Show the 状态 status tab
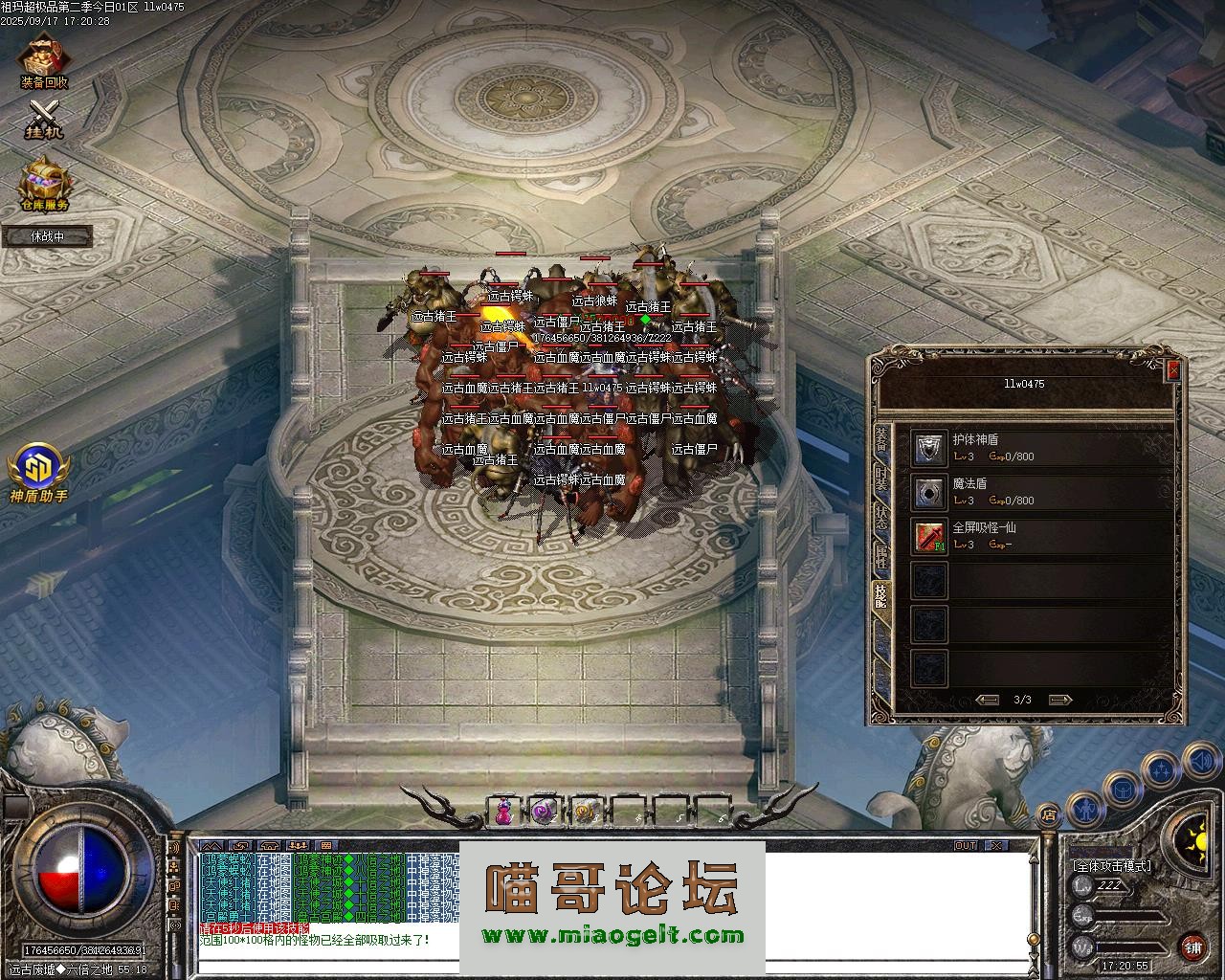The width and height of the screenshot is (1225, 980). click(x=880, y=520)
